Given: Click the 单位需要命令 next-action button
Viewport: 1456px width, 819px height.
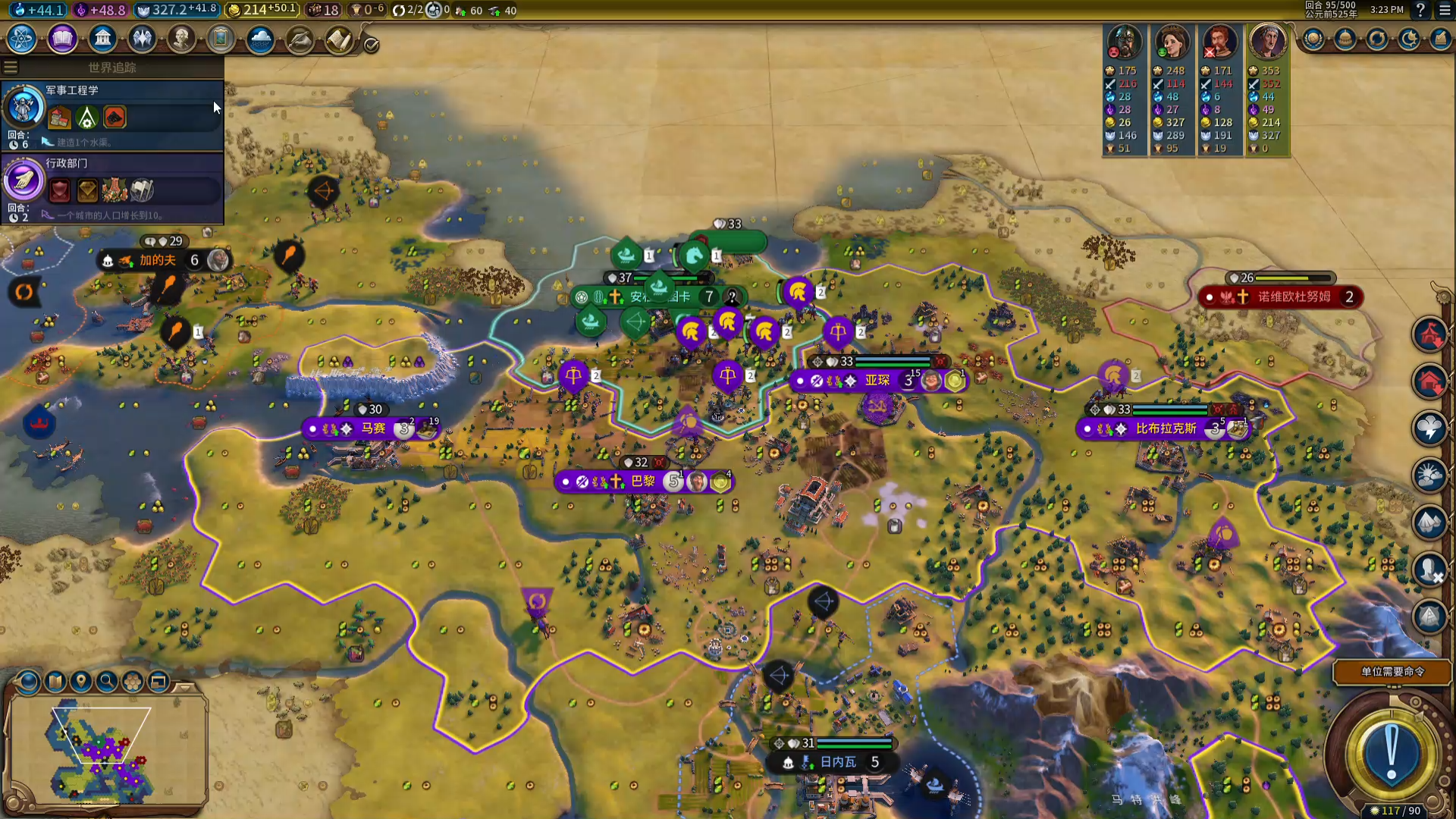Looking at the screenshot, I should tap(1392, 672).
